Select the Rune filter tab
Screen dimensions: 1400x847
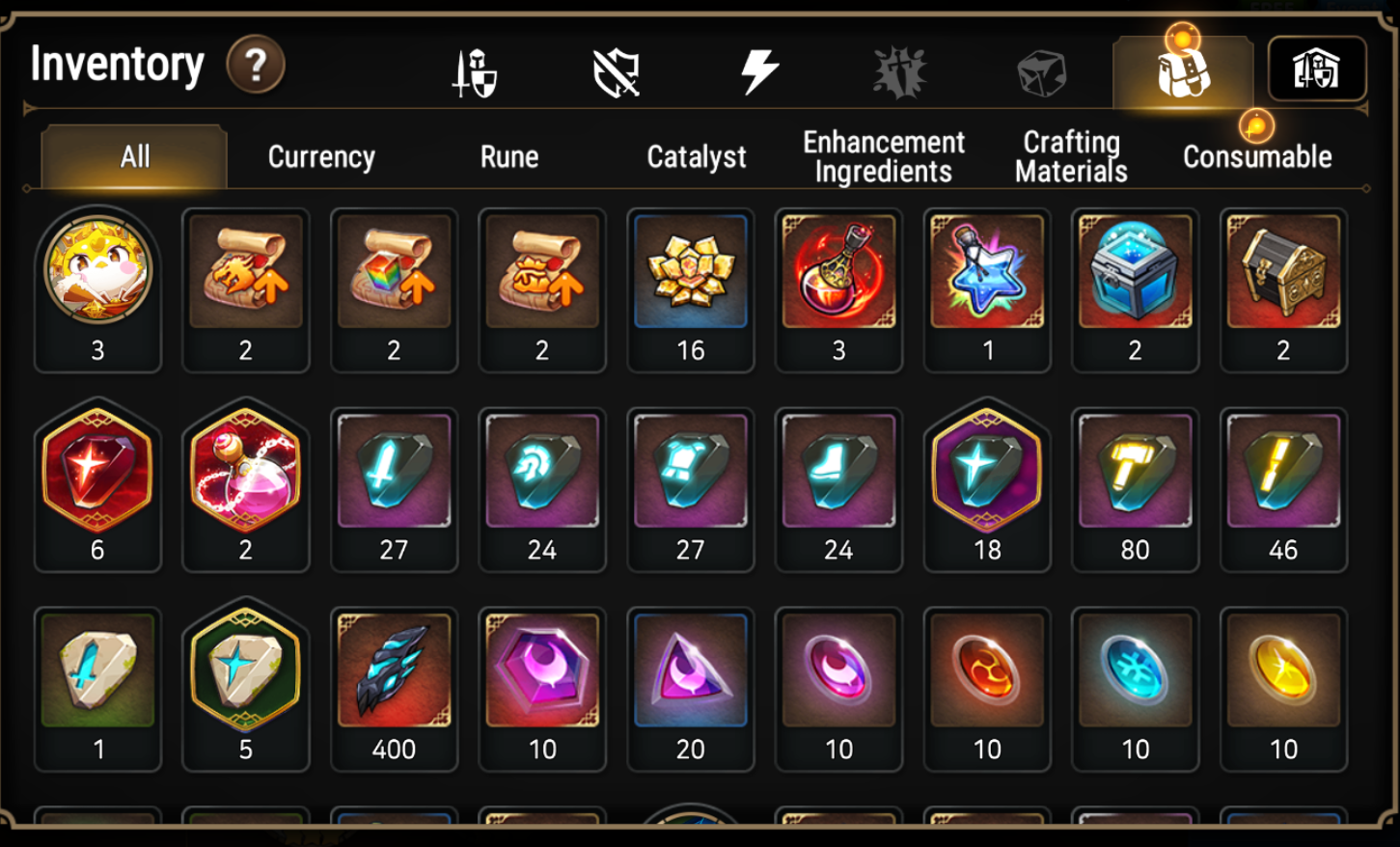508,157
